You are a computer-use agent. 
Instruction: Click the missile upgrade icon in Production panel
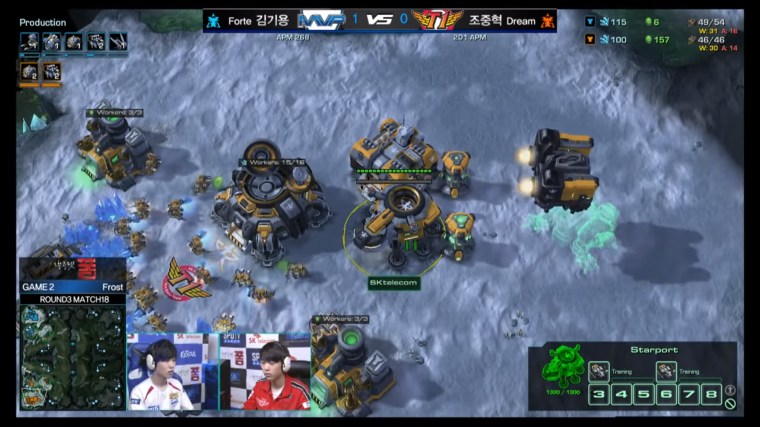point(118,42)
